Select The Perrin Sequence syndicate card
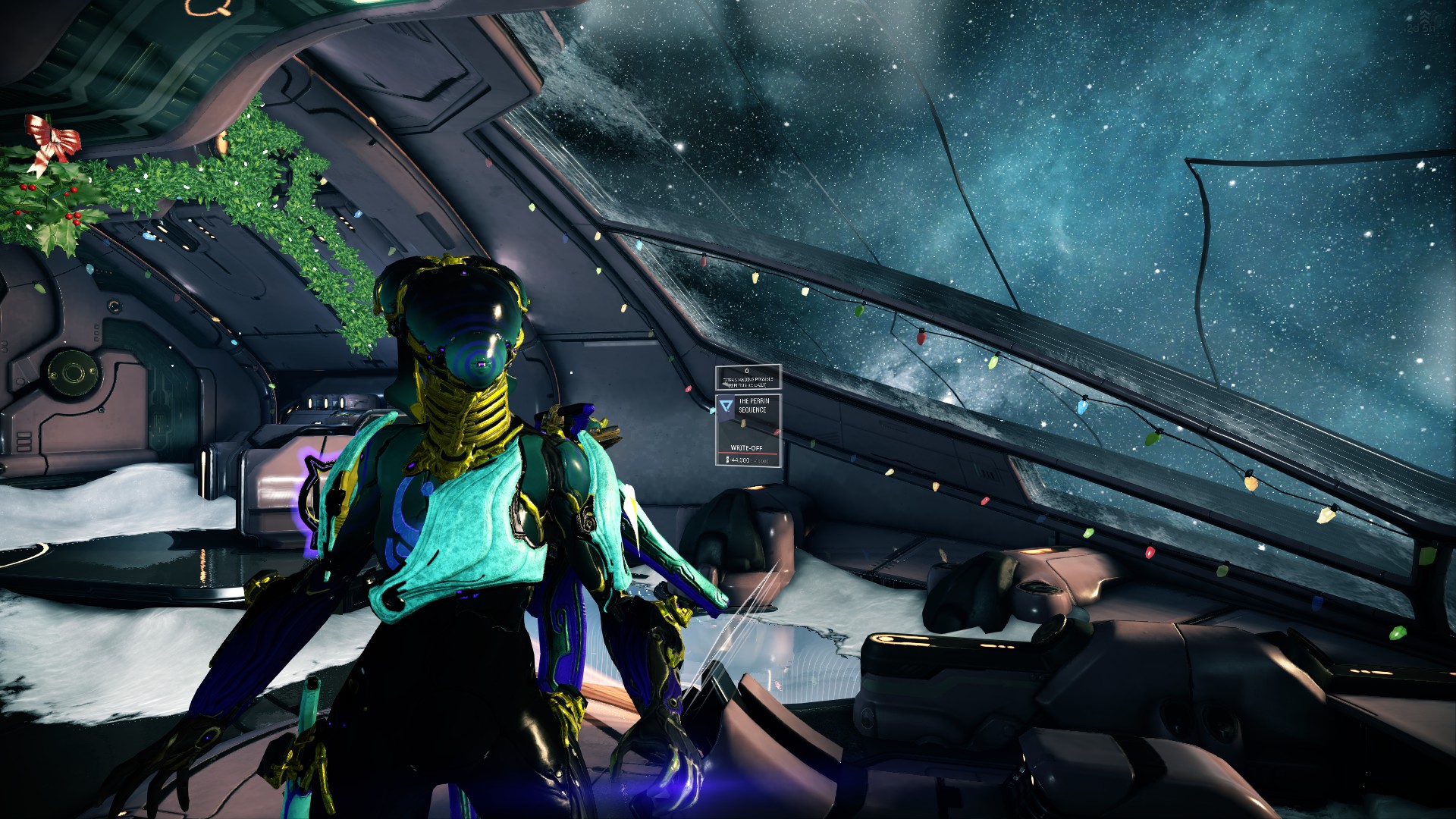The height and width of the screenshot is (819, 1456). pos(748,429)
